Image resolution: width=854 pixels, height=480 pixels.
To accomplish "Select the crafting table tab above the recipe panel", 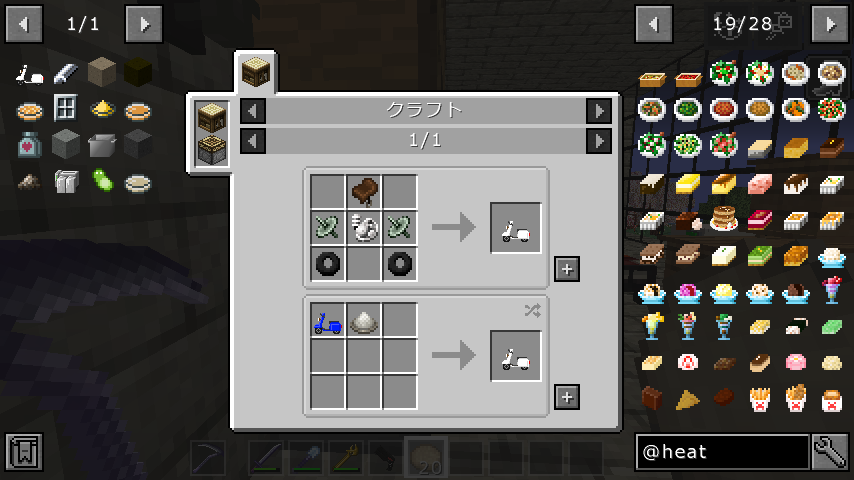I will point(256,72).
